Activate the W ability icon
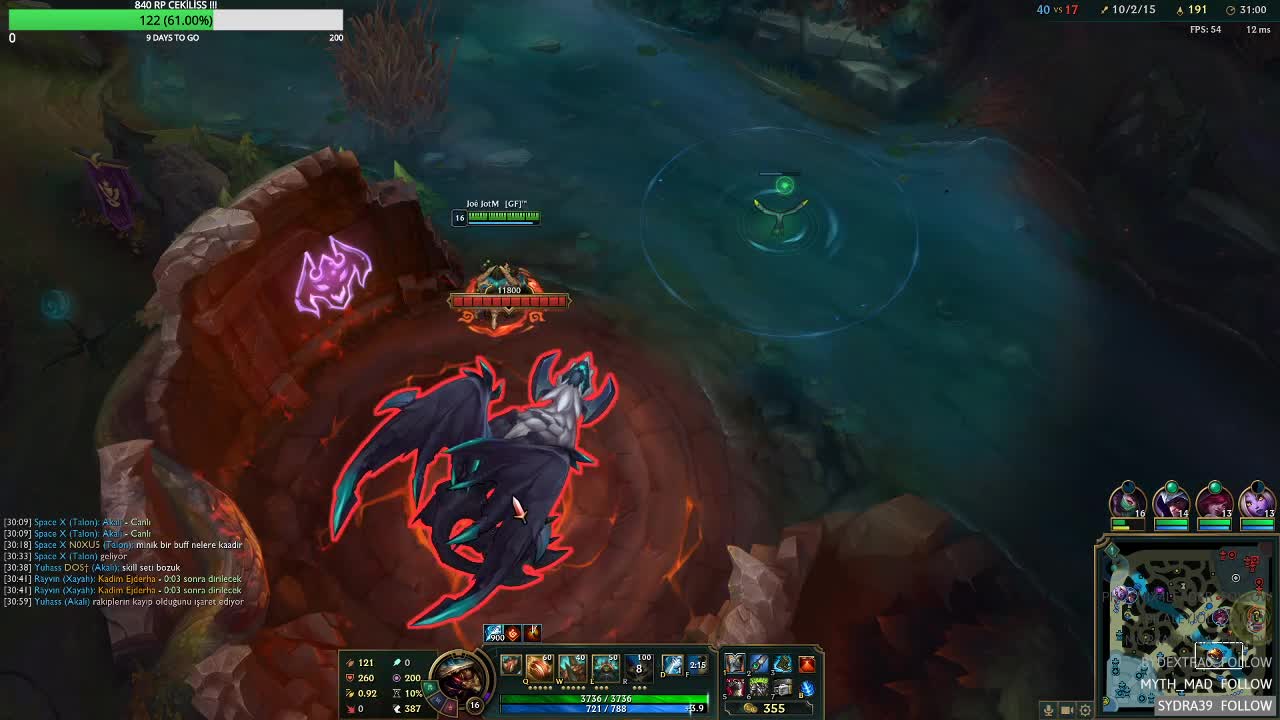This screenshot has height=720, width=1280. (573, 667)
